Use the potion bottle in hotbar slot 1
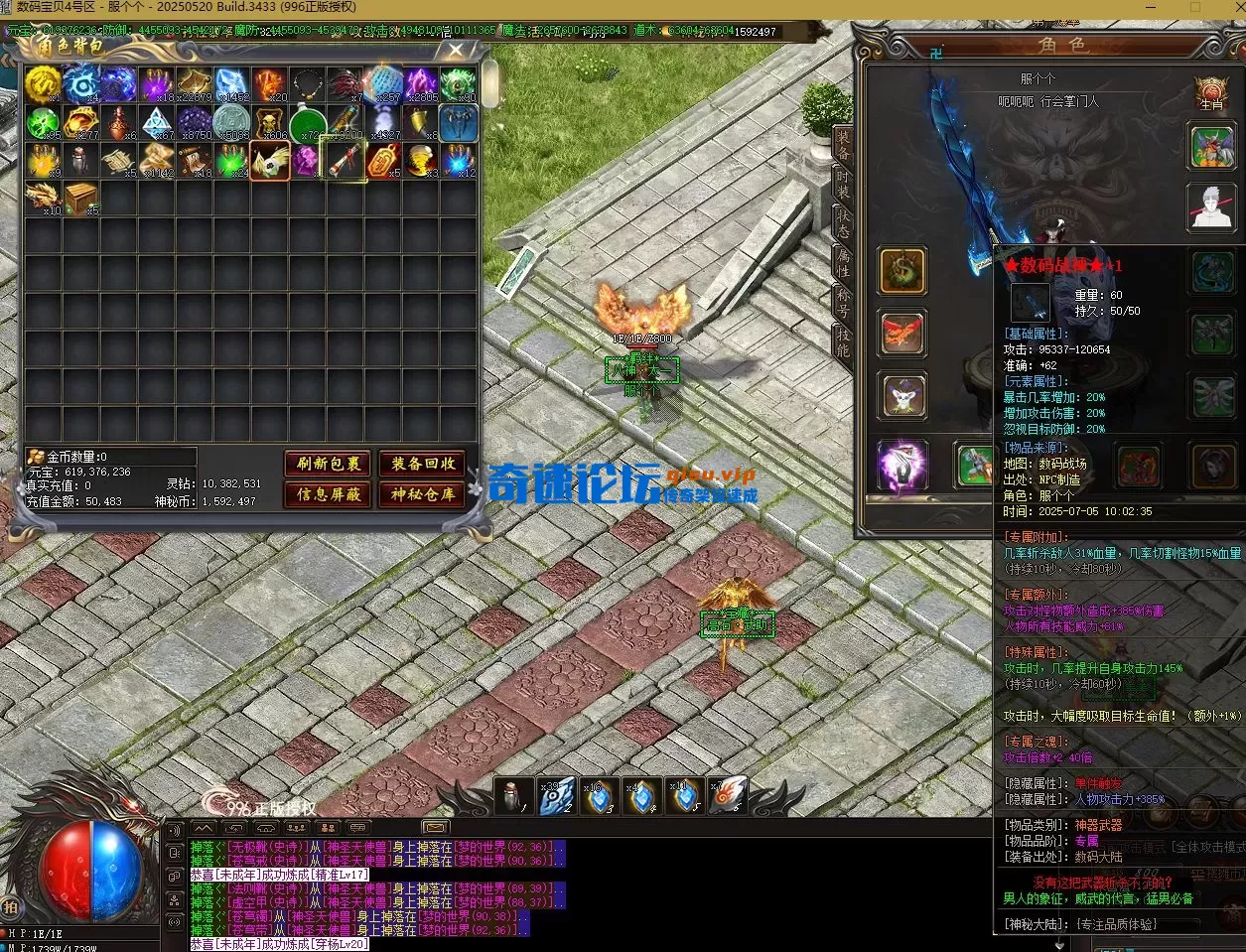Viewport: 1246px width, 952px height. [x=514, y=795]
